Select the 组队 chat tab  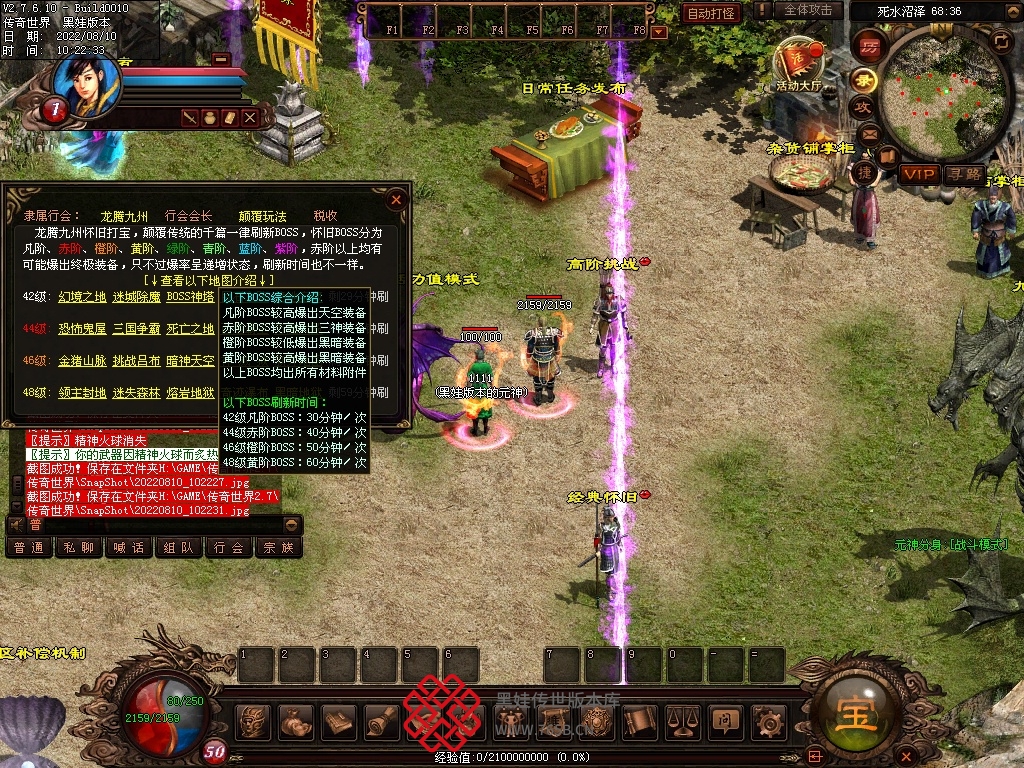point(179,547)
